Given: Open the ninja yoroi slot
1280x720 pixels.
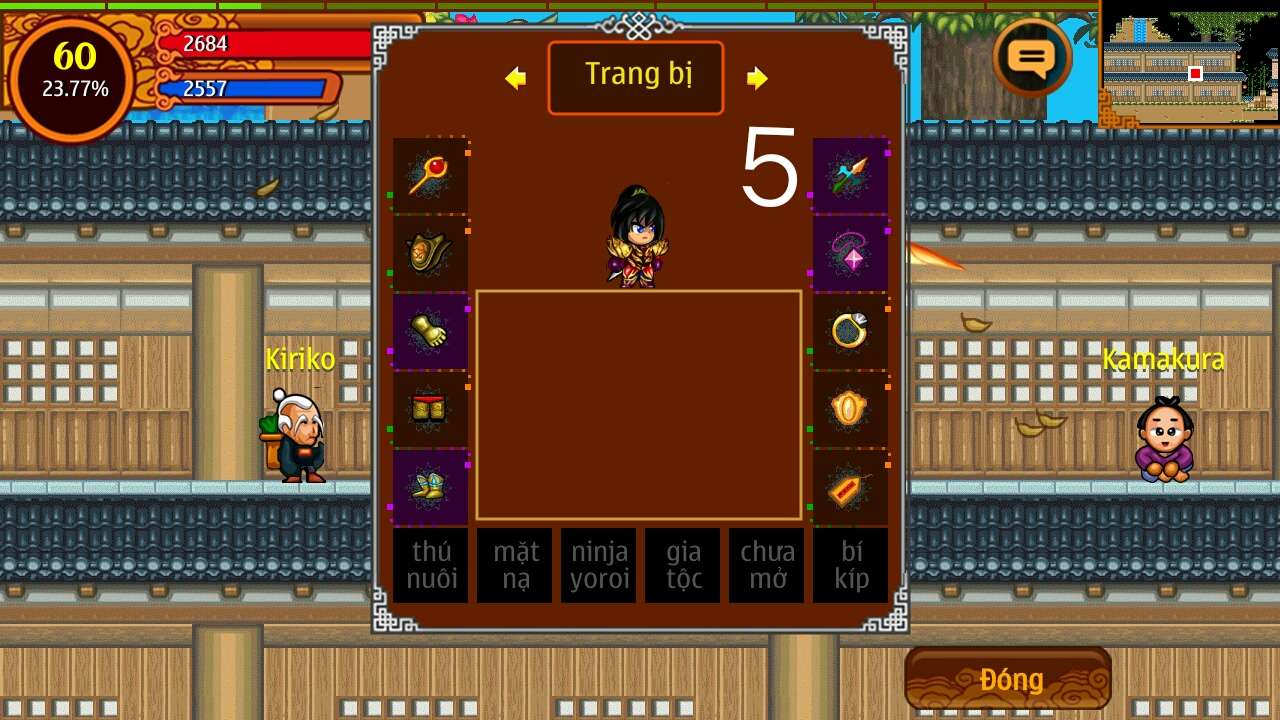Looking at the screenshot, I should click(598, 565).
